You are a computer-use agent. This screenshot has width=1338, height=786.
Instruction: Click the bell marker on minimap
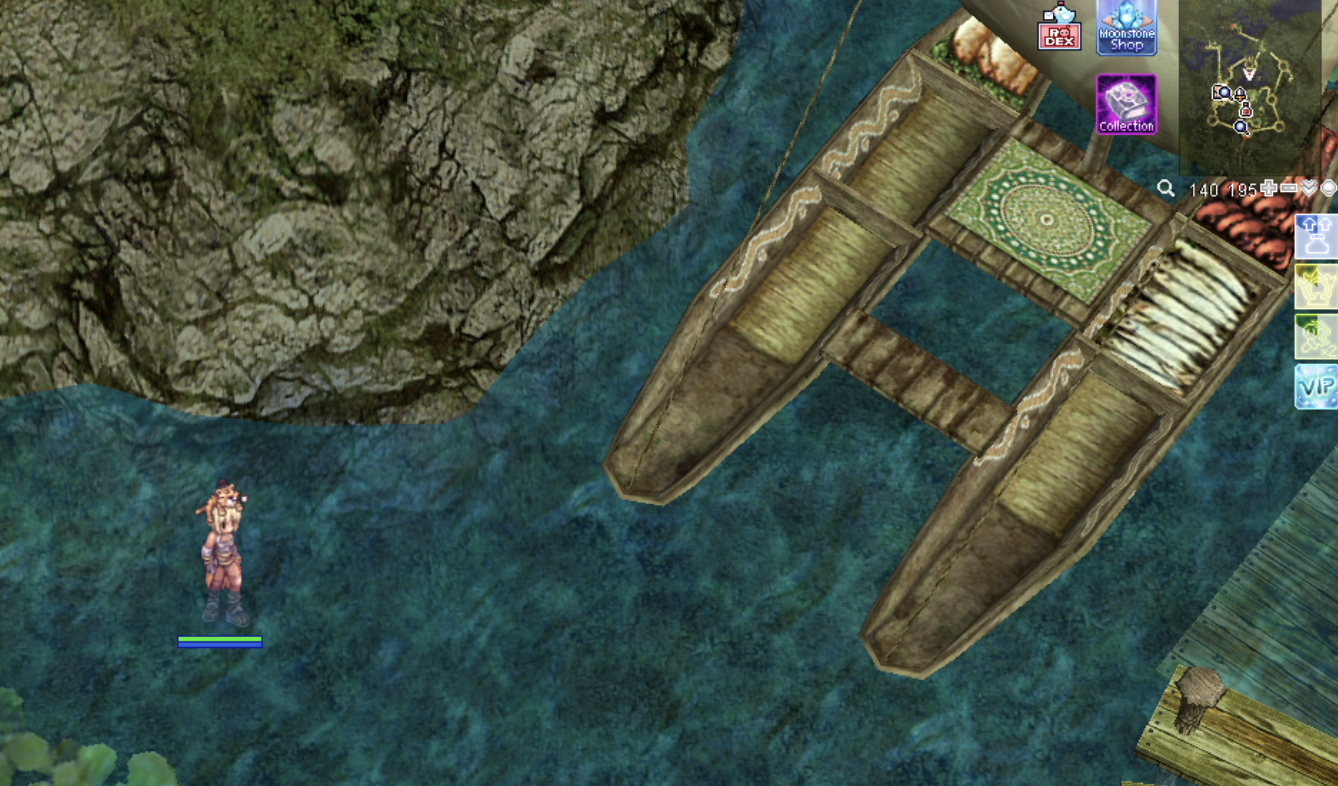[1240, 94]
